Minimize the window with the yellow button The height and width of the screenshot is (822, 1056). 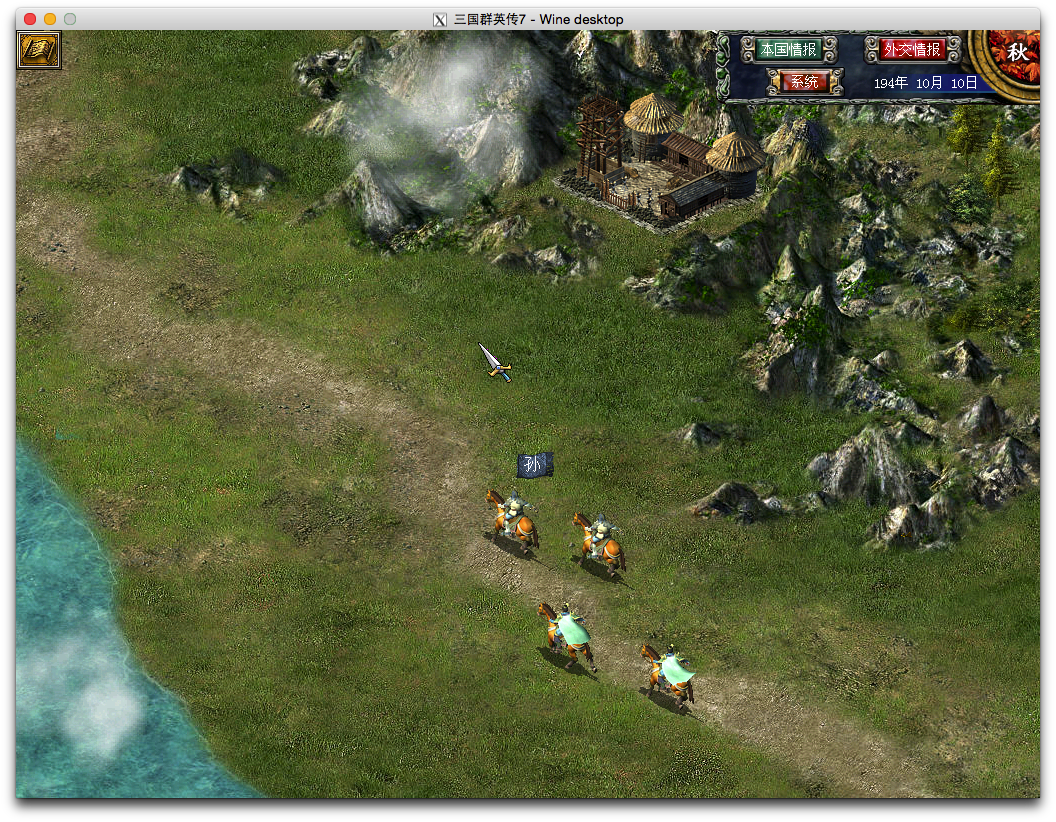tap(50, 19)
